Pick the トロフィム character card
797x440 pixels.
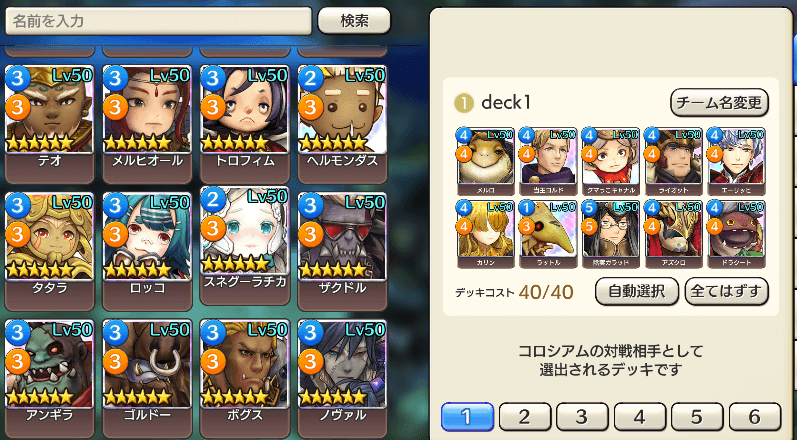[x=243, y=109]
